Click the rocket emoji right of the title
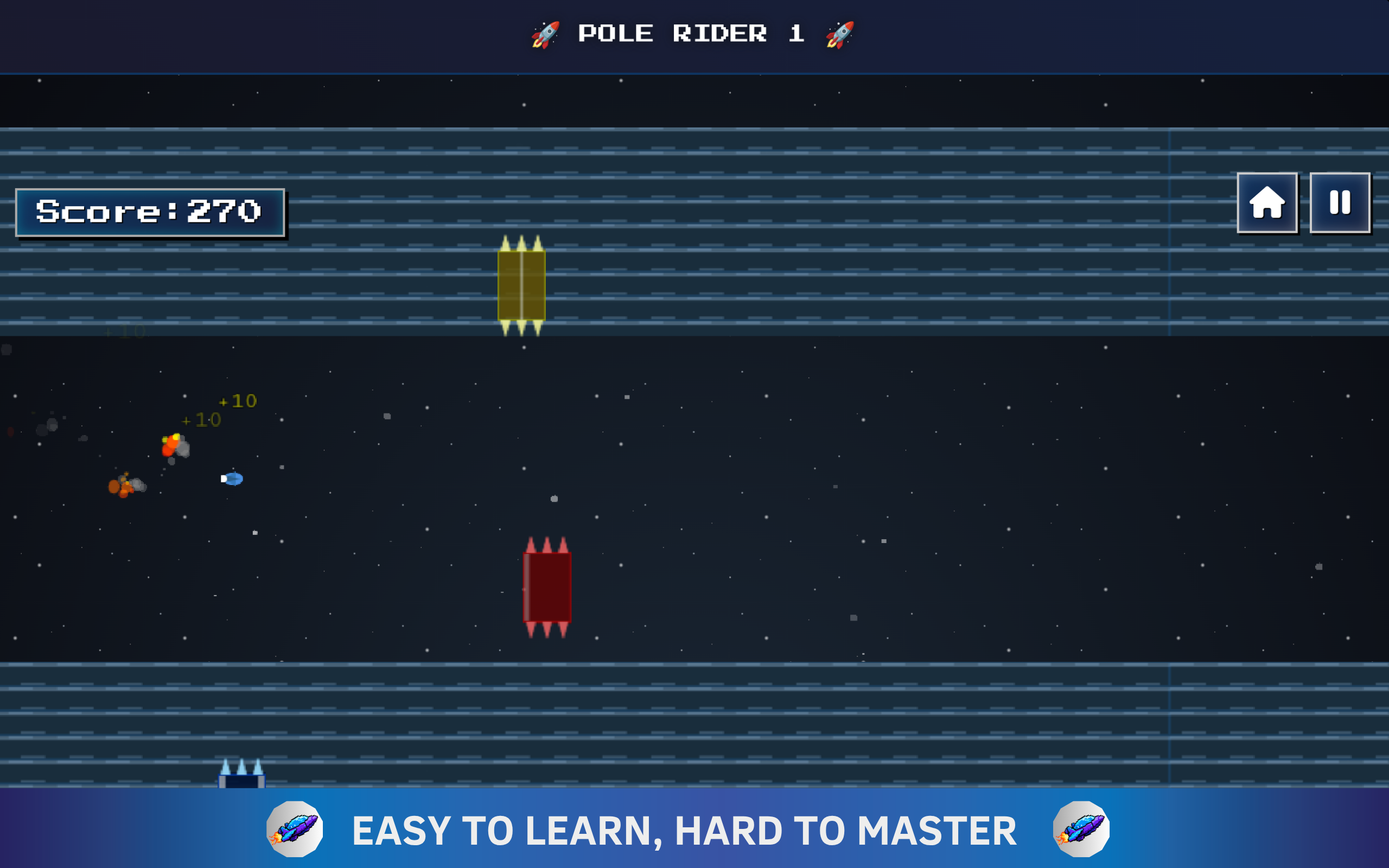The width and height of the screenshot is (1389, 868). click(840, 33)
